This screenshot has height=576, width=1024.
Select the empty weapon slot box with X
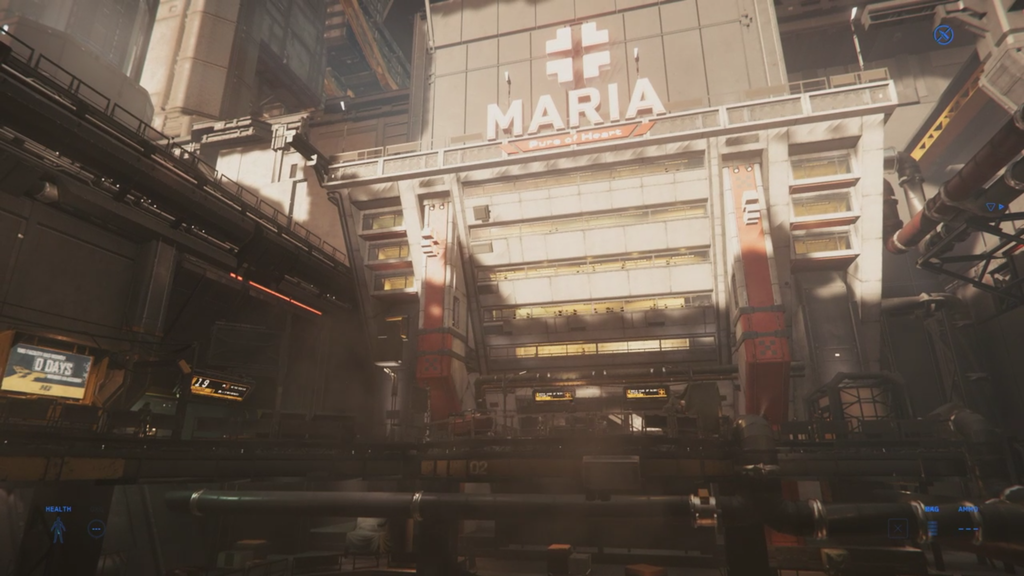pos(898,529)
